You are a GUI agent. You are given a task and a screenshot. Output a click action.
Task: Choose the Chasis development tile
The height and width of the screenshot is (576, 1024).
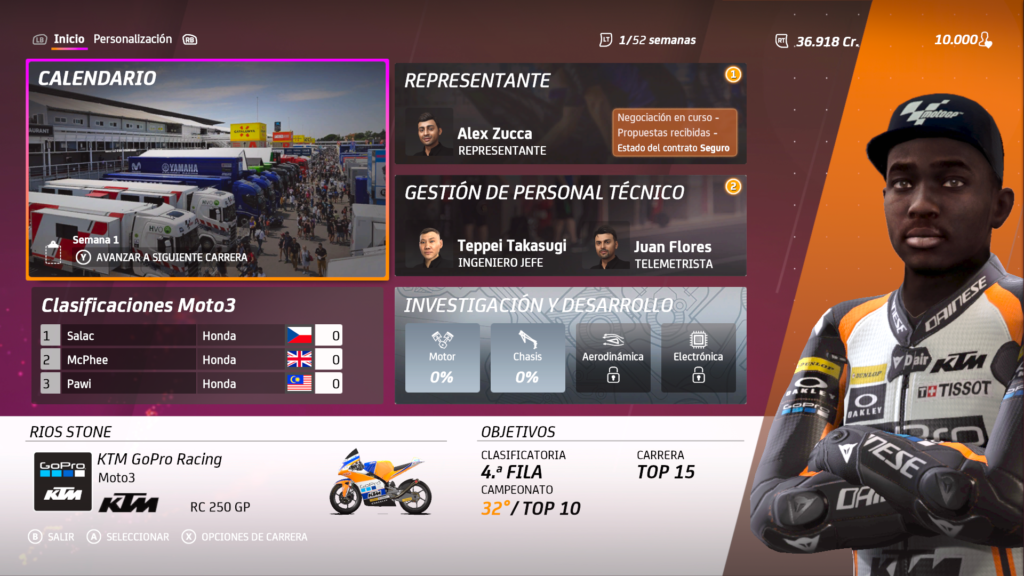tap(527, 358)
